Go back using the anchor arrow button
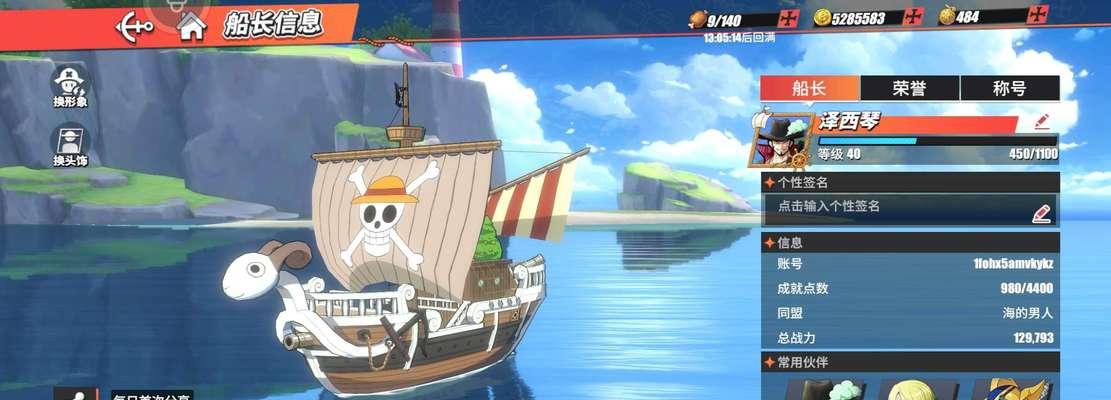 click(134, 24)
